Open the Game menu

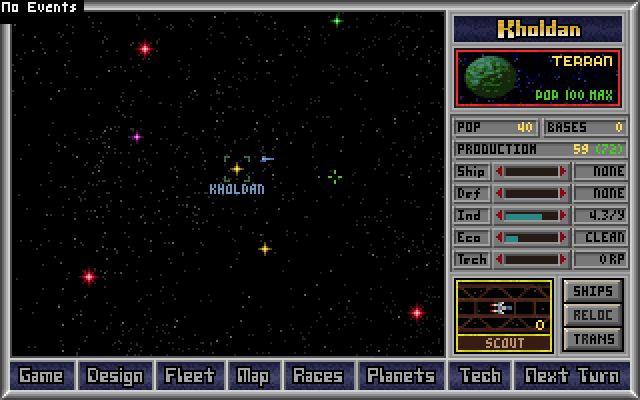[41, 376]
